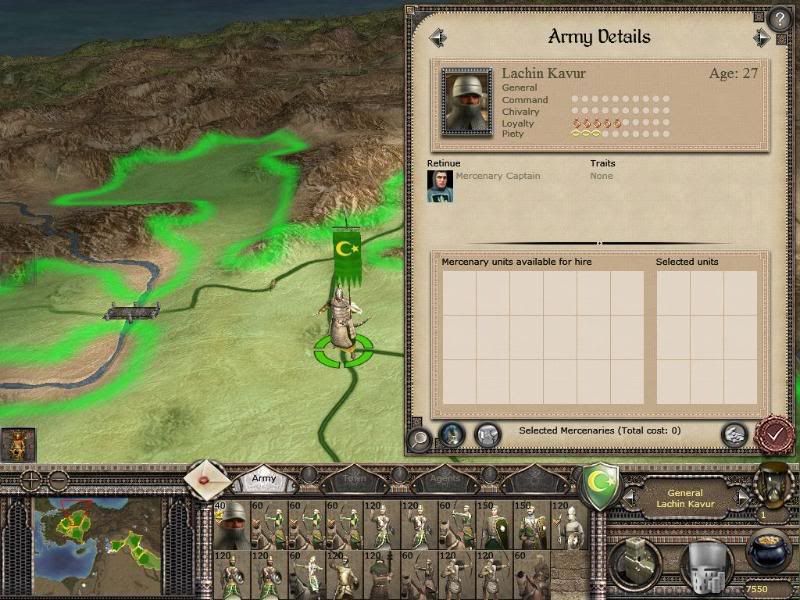
Task: Open the message scroll with red seal
Action: 206,480
